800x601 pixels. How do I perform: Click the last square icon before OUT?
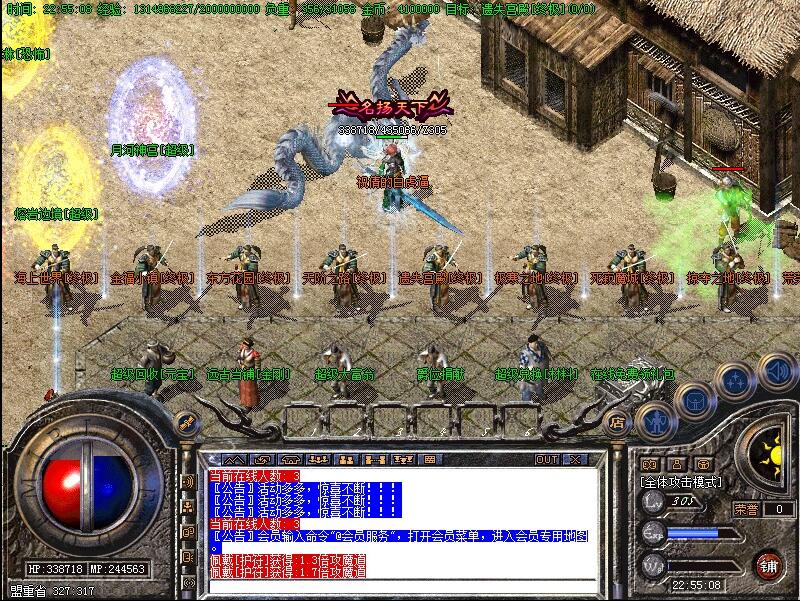[430, 460]
